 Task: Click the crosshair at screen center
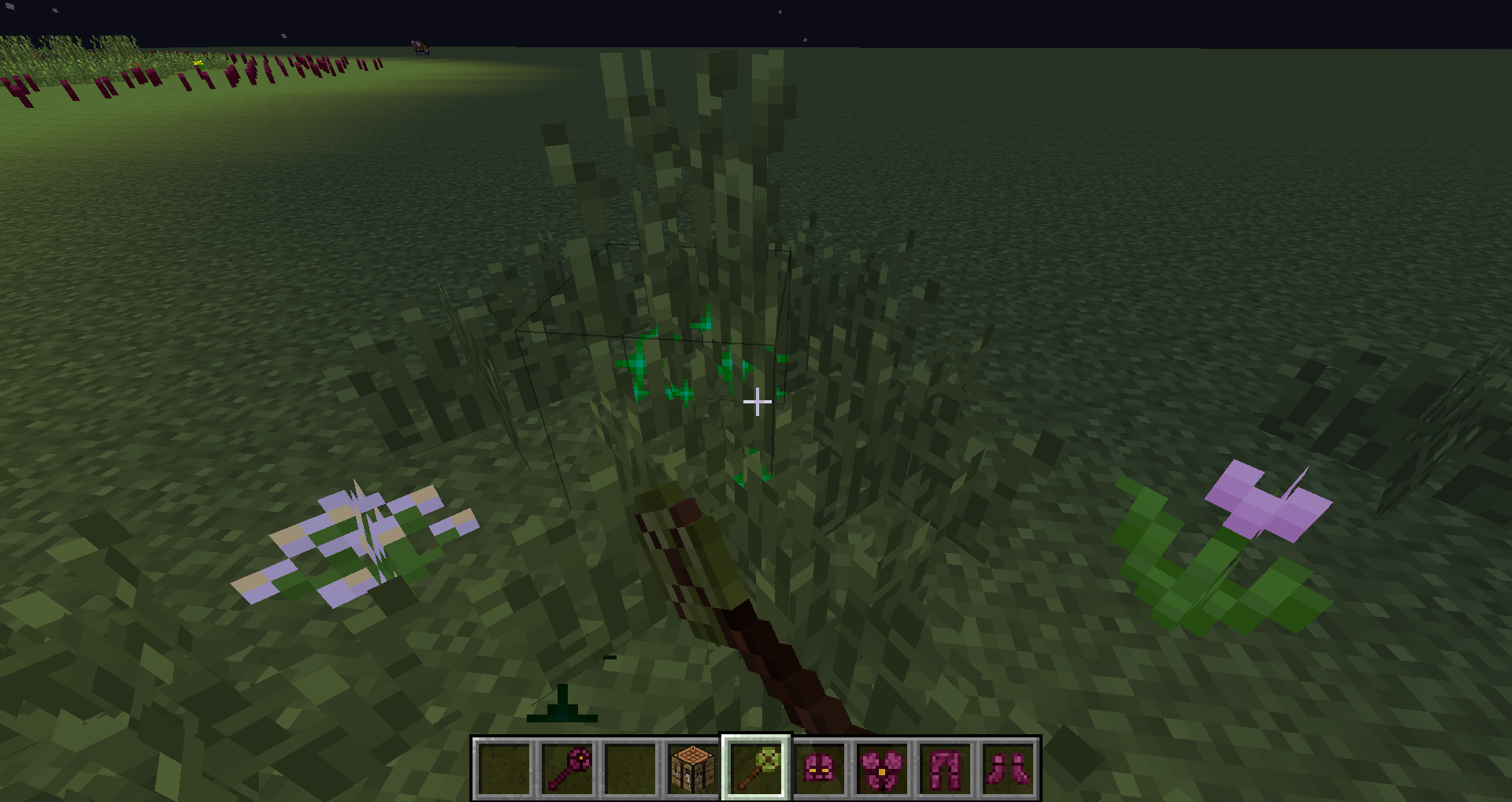pos(758,402)
